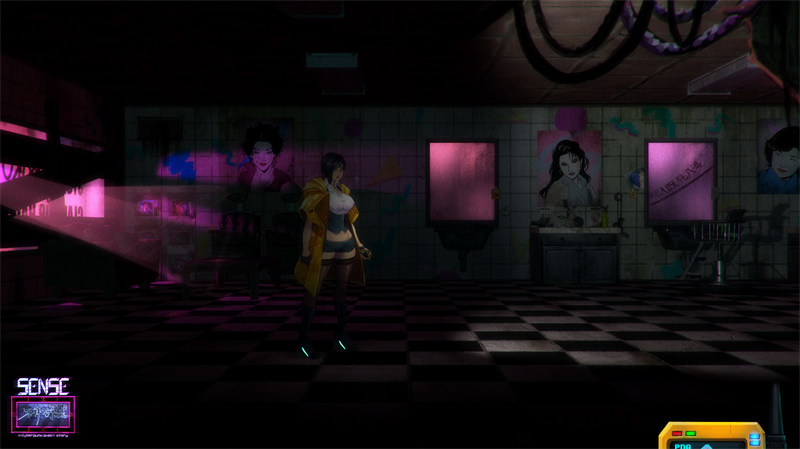Open the yellow PDA device
800x449 pixels.
pos(711,437)
